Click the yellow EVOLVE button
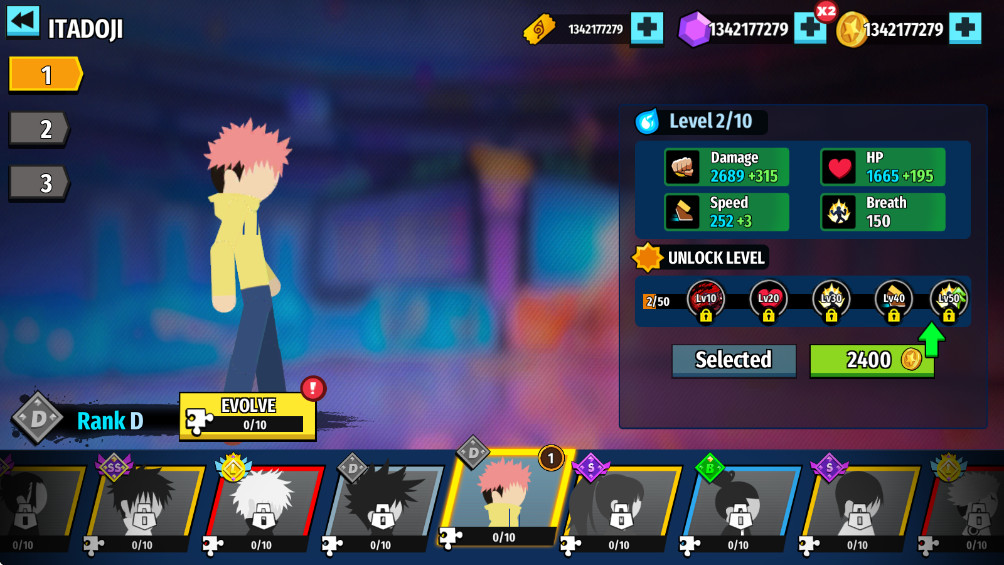1004x565 pixels. pyautogui.click(x=248, y=416)
